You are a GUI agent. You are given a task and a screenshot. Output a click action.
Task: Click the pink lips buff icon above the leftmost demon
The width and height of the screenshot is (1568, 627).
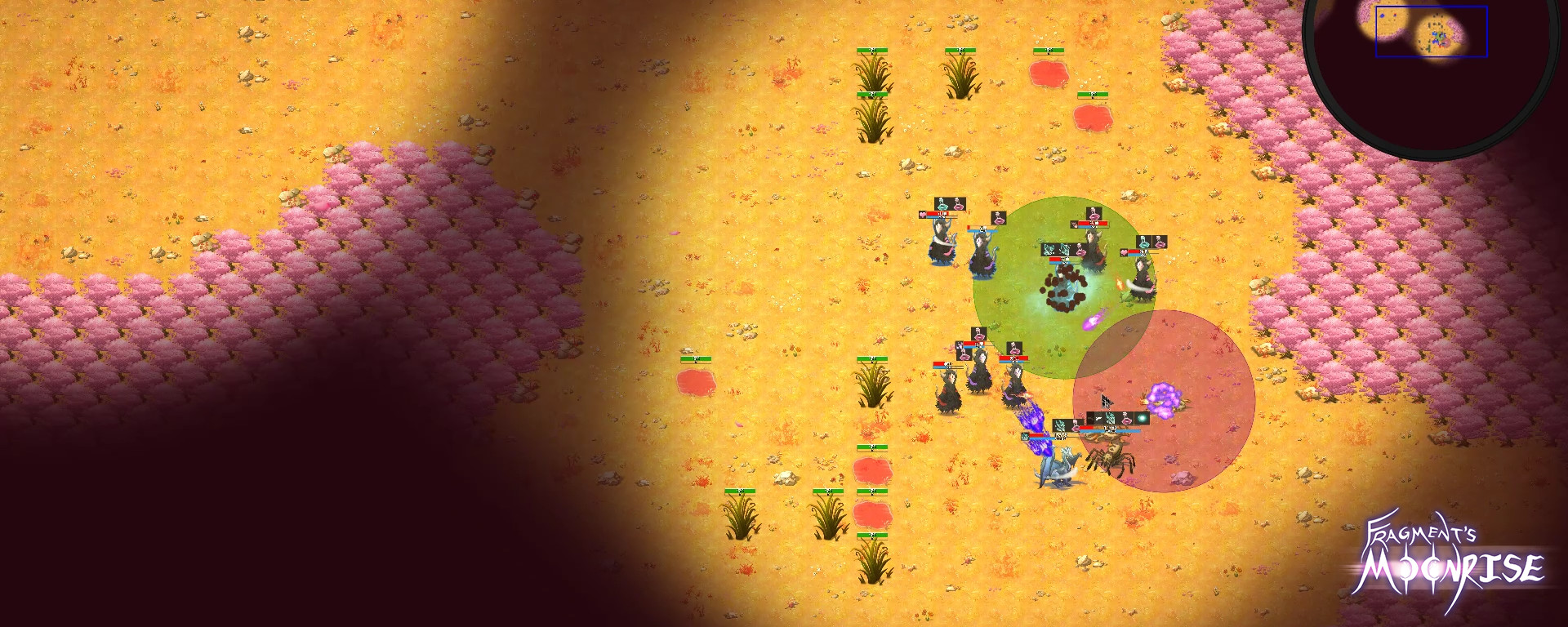click(x=958, y=206)
